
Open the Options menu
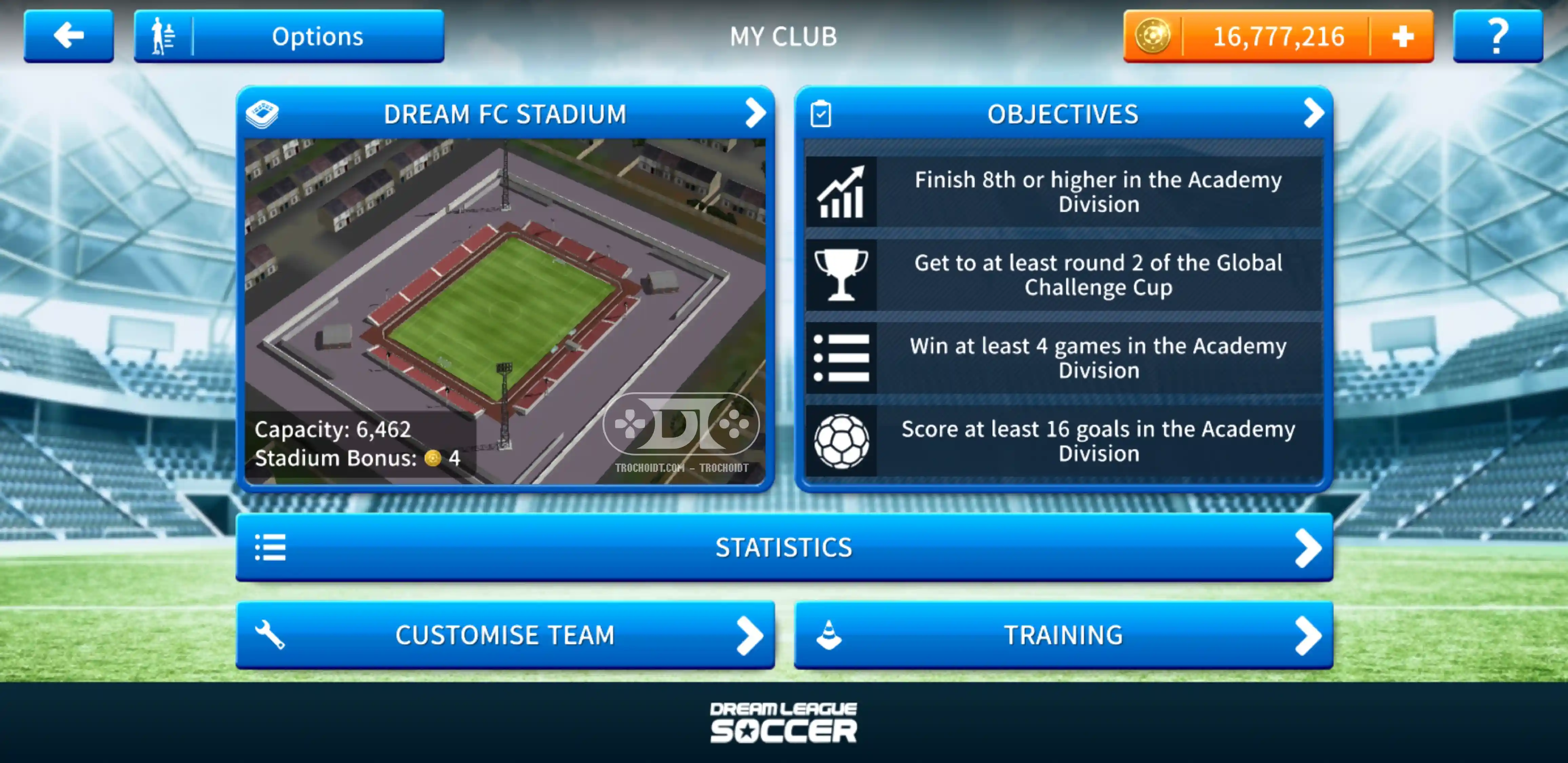point(289,36)
